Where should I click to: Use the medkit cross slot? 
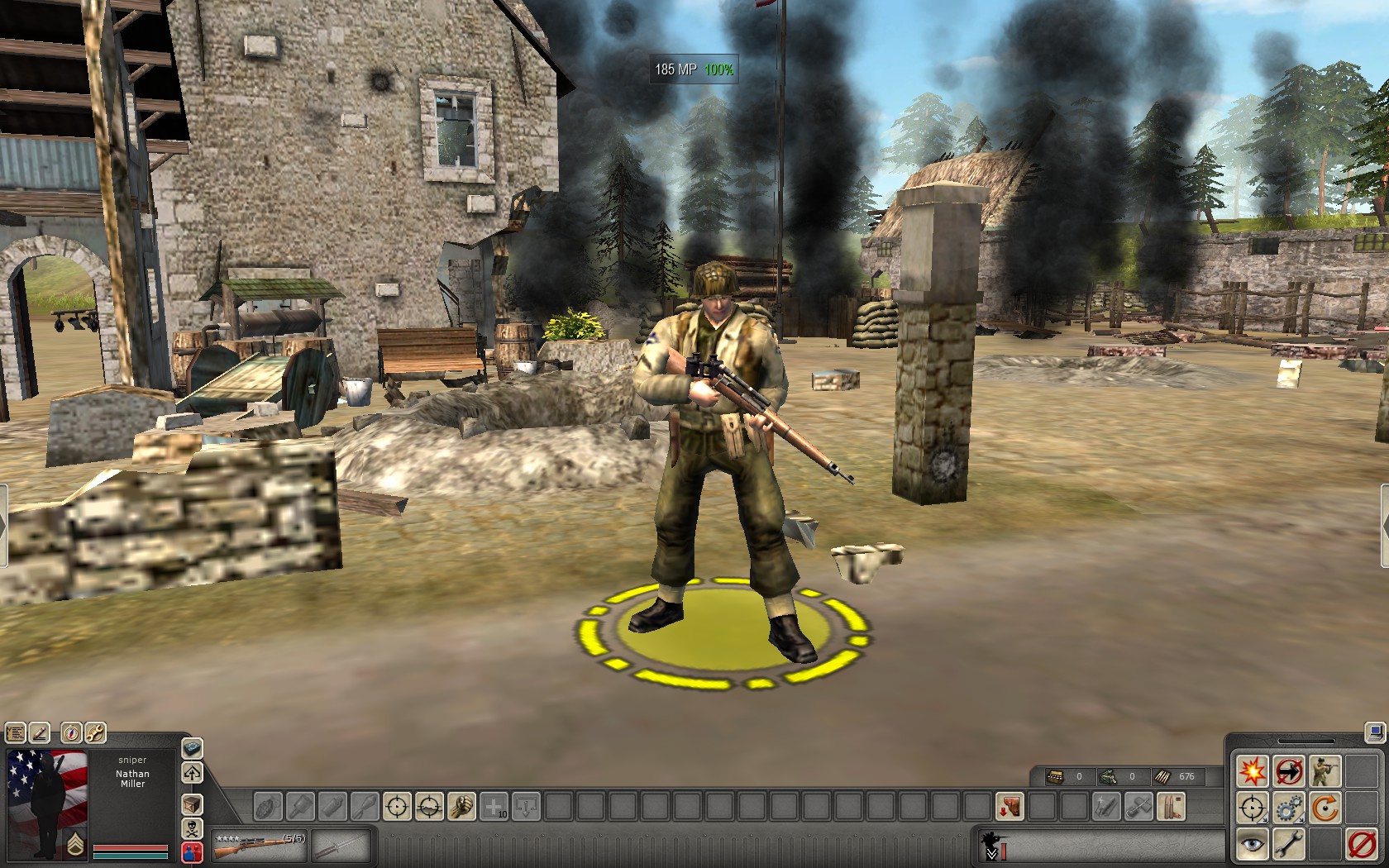[x=494, y=806]
